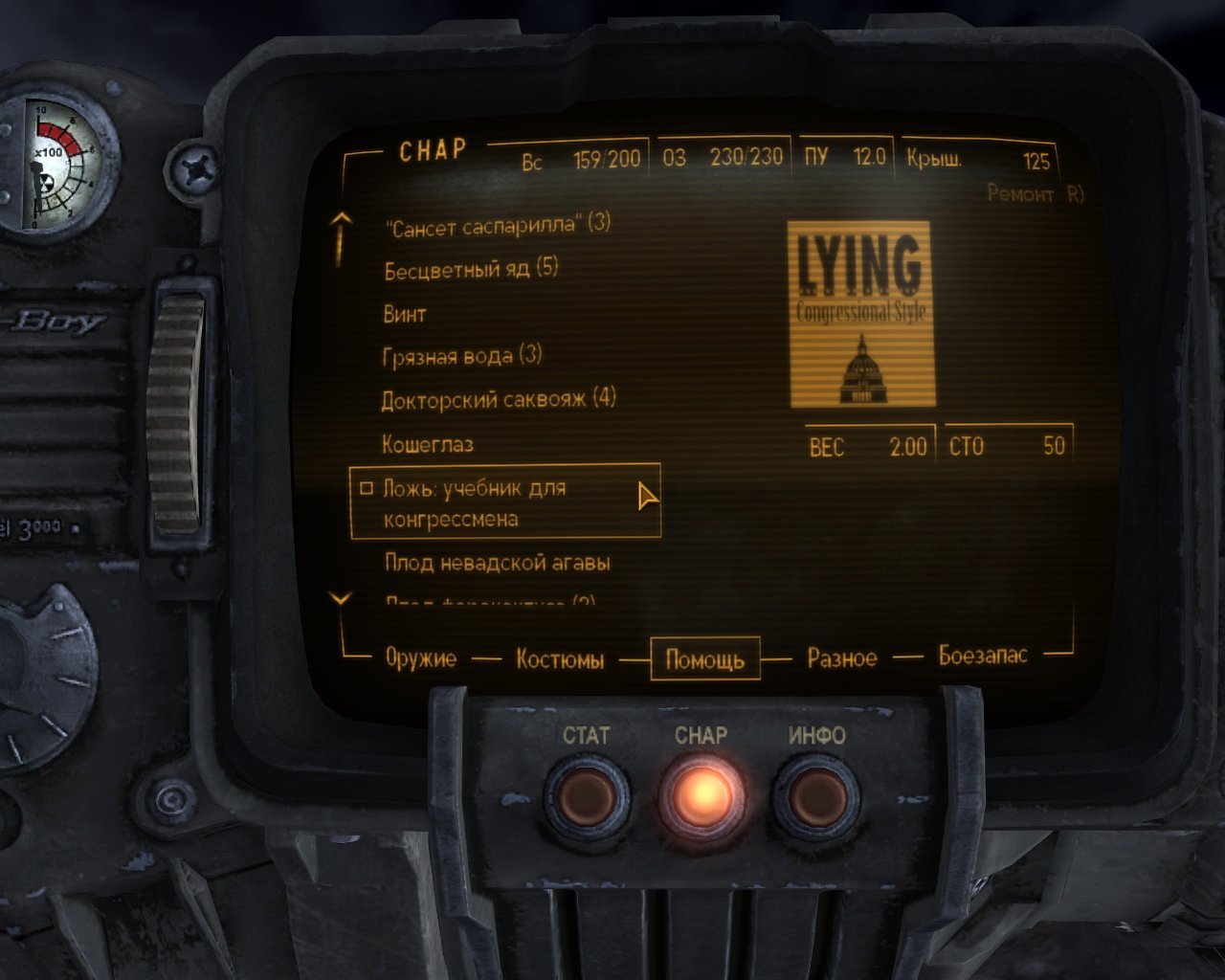Switch to the Оружие tab
Viewport: 1225px width, 980px height.
click(421, 657)
